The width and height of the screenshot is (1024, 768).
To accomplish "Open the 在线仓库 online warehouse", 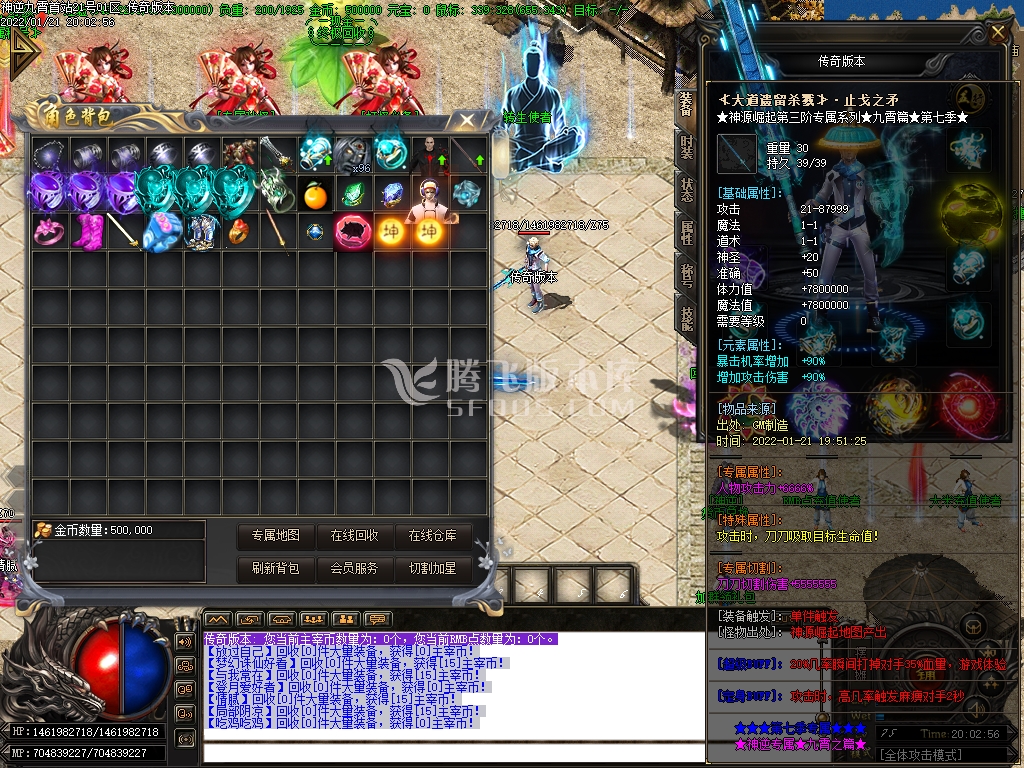I will 432,536.
